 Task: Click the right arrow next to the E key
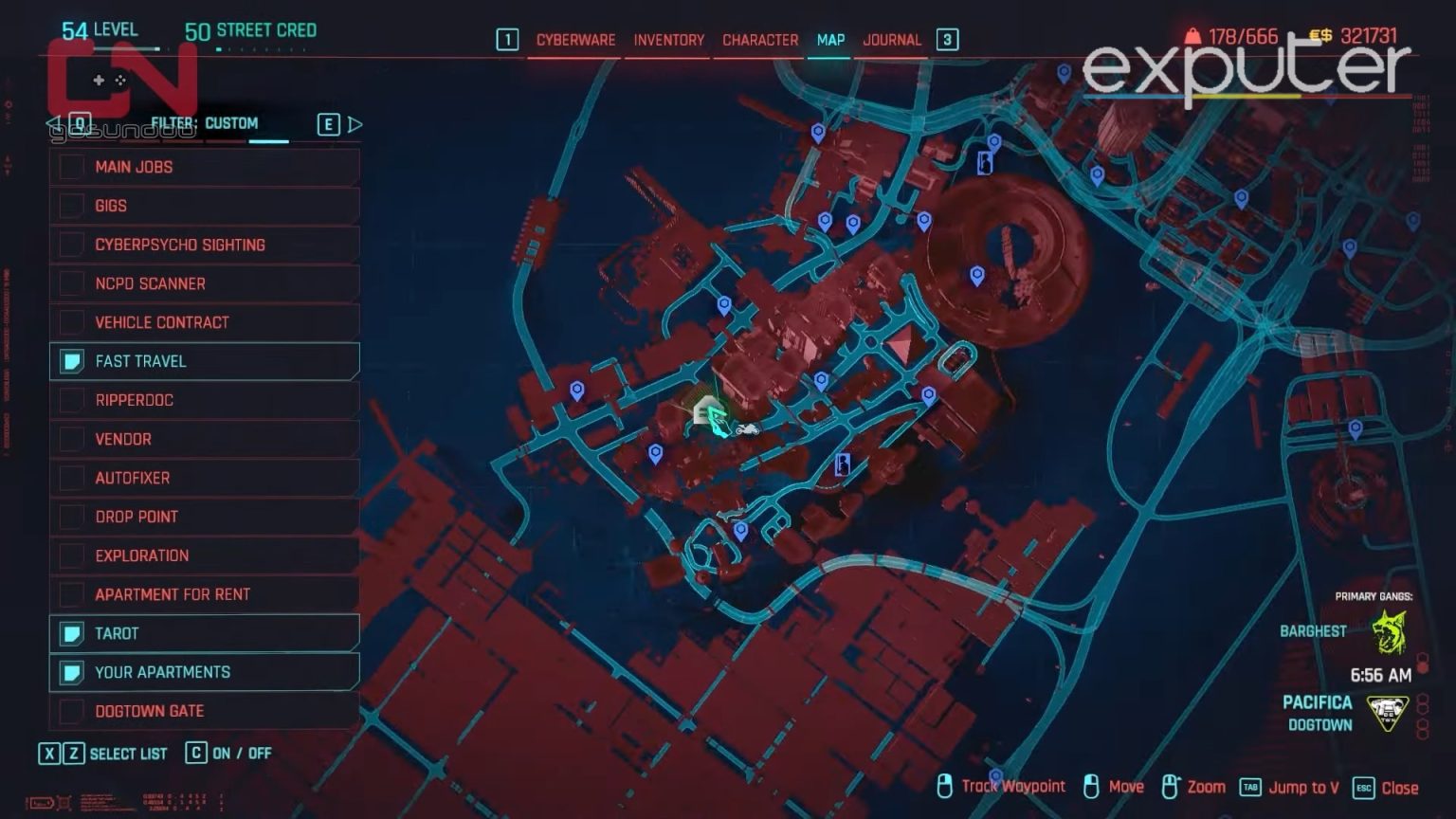pos(355,122)
